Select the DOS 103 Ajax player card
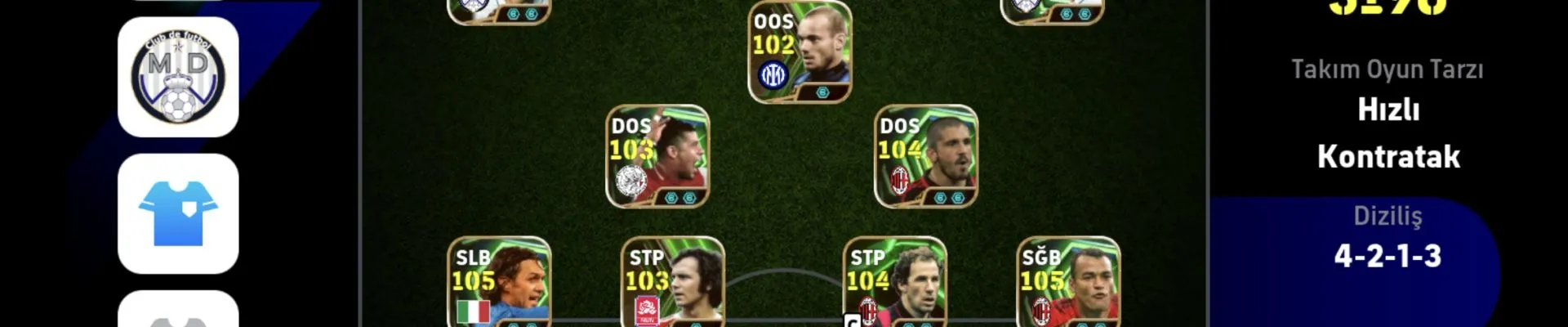 pyautogui.click(x=657, y=156)
